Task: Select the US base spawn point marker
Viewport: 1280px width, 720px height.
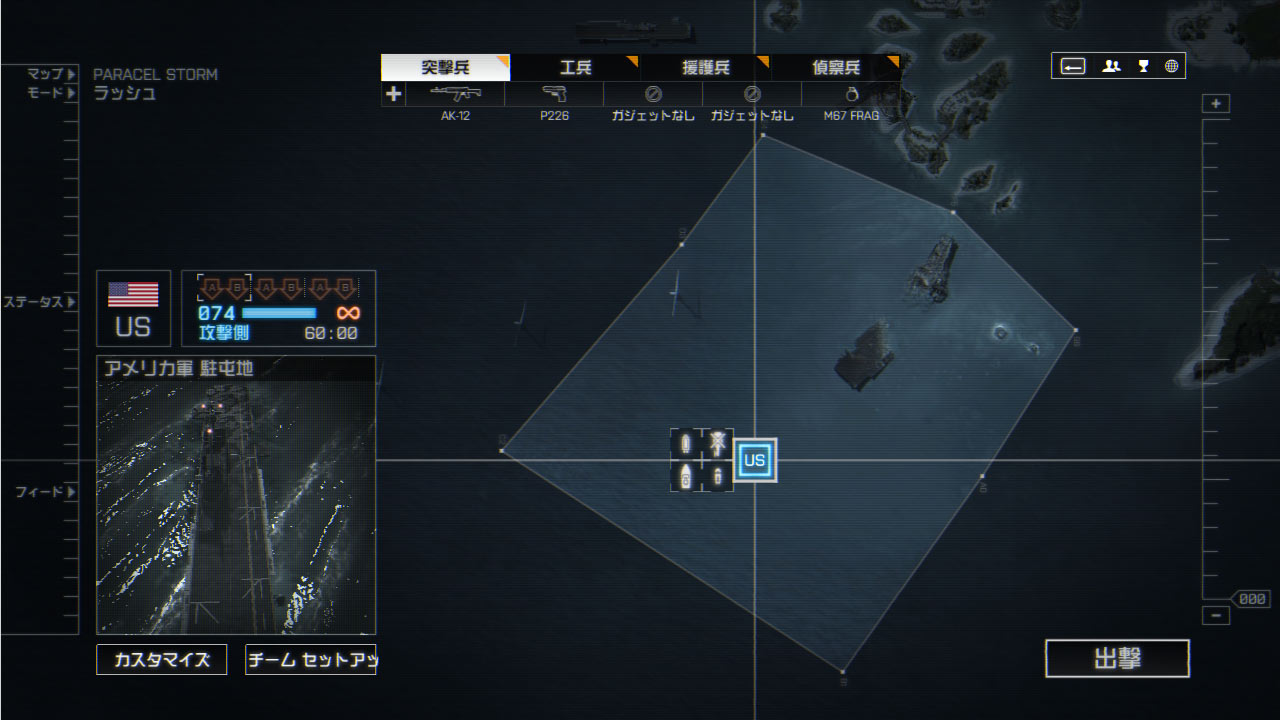Action: [x=755, y=460]
